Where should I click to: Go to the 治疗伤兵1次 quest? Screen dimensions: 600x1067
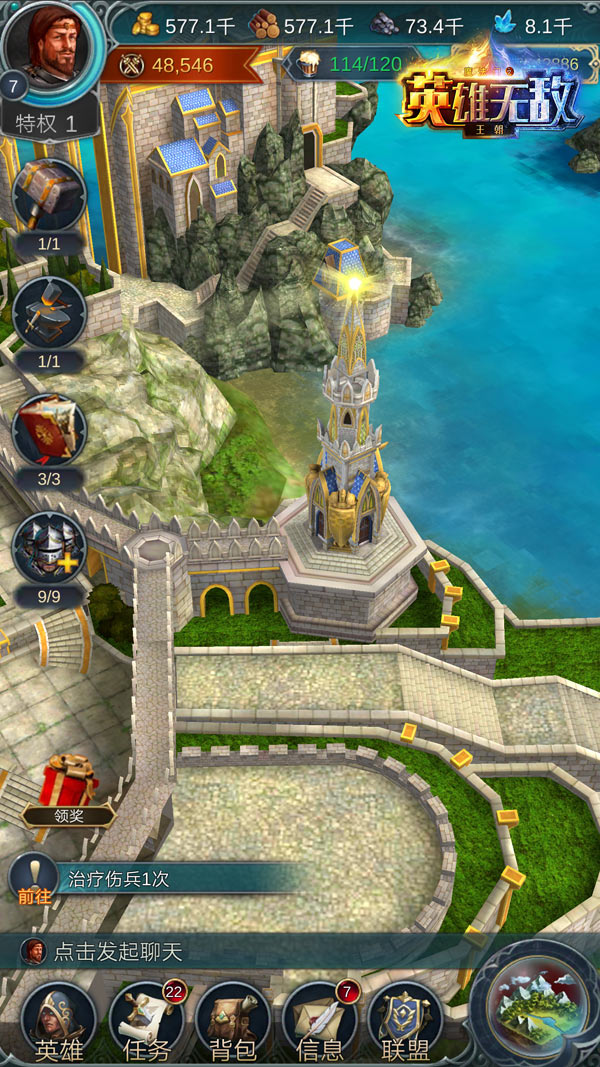click(150, 880)
